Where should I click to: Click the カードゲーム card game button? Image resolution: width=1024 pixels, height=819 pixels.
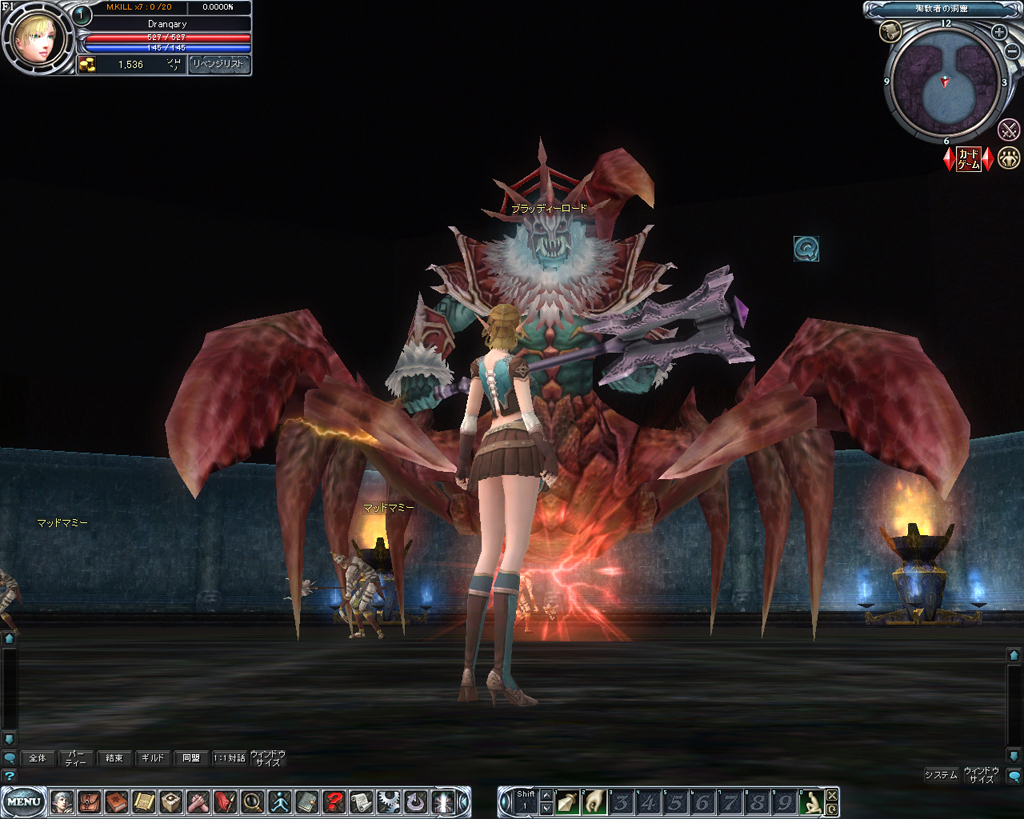click(x=968, y=159)
